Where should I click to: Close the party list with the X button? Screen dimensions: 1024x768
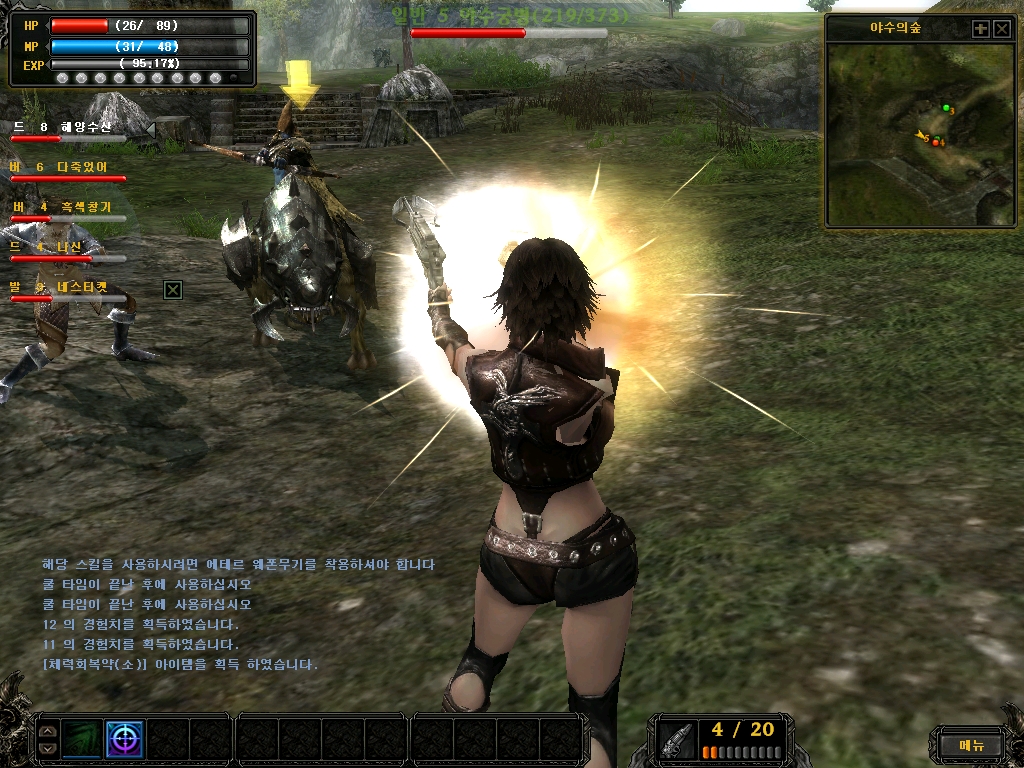click(x=173, y=290)
